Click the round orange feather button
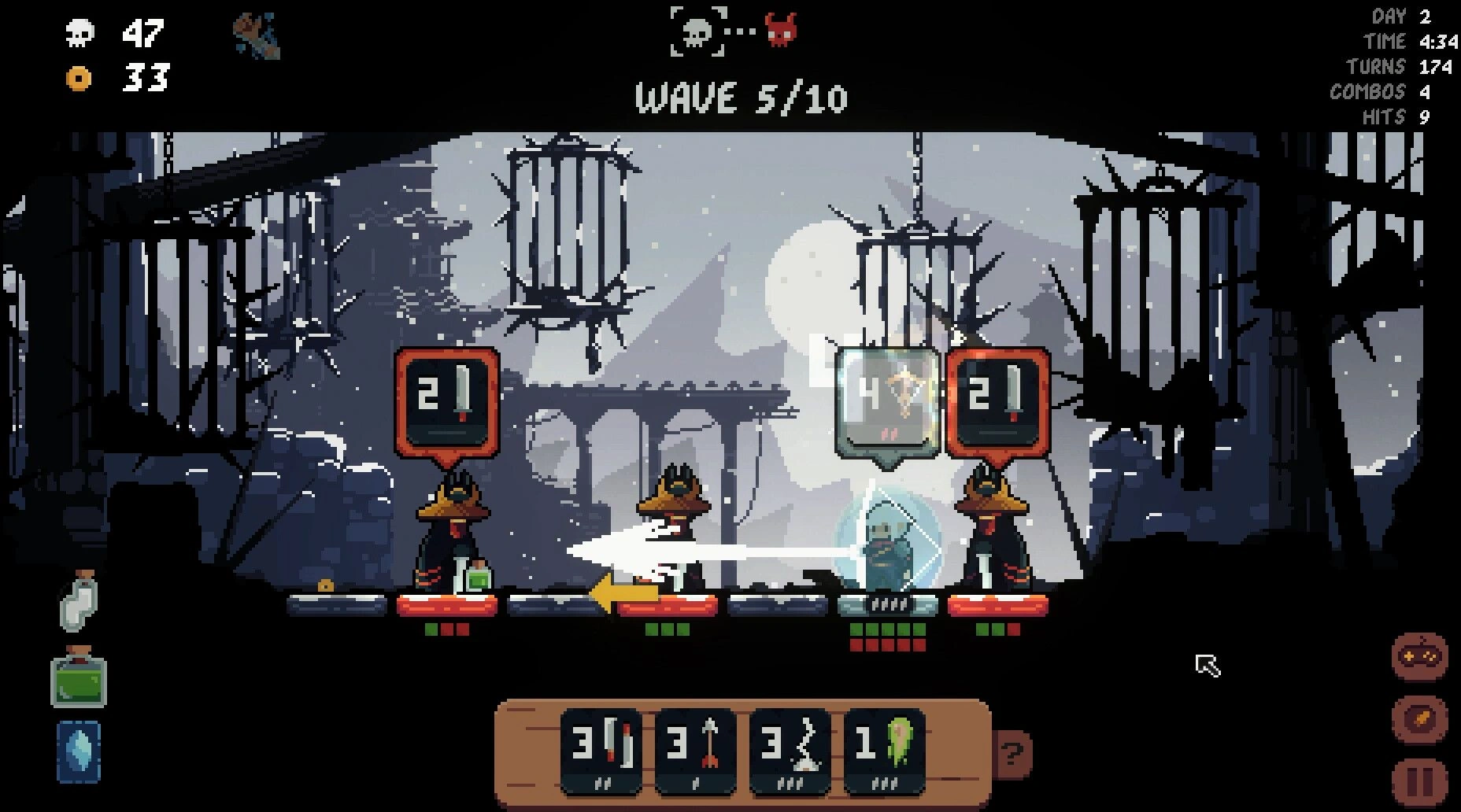 click(x=1420, y=720)
